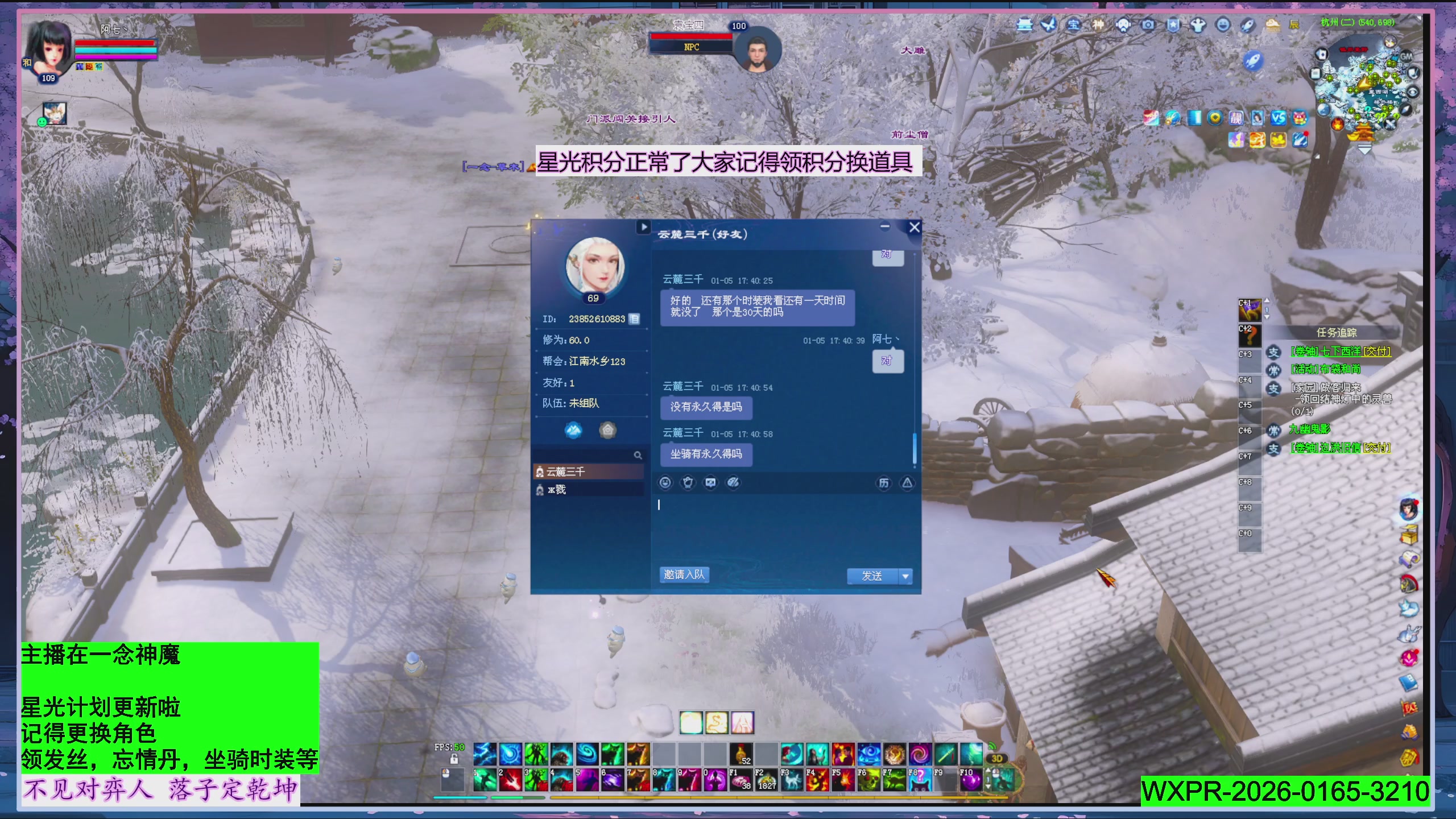Screen dimensions: 1456x819
Task: Copy the friend ID using the copy icon
Action: click(x=636, y=319)
